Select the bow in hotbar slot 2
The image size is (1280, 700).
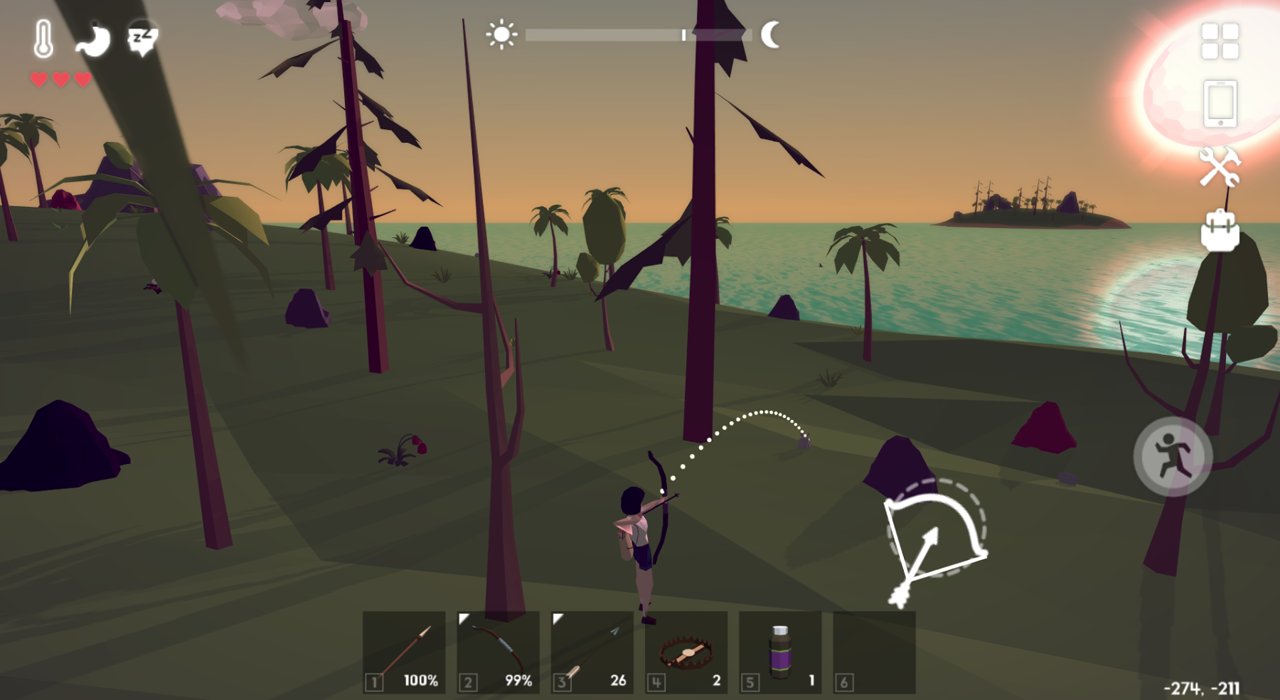(x=498, y=653)
